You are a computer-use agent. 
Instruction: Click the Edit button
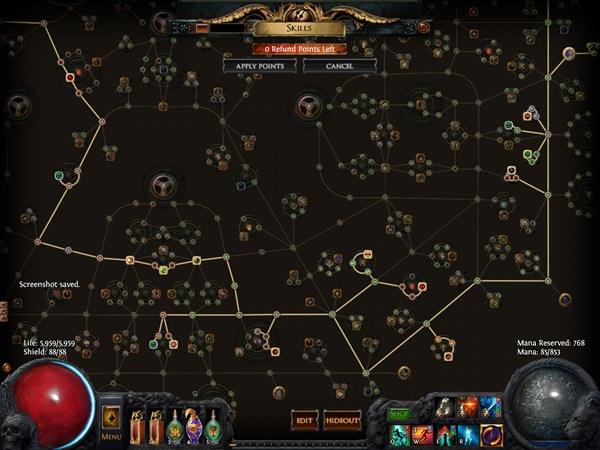pyautogui.click(x=304, y=422)
